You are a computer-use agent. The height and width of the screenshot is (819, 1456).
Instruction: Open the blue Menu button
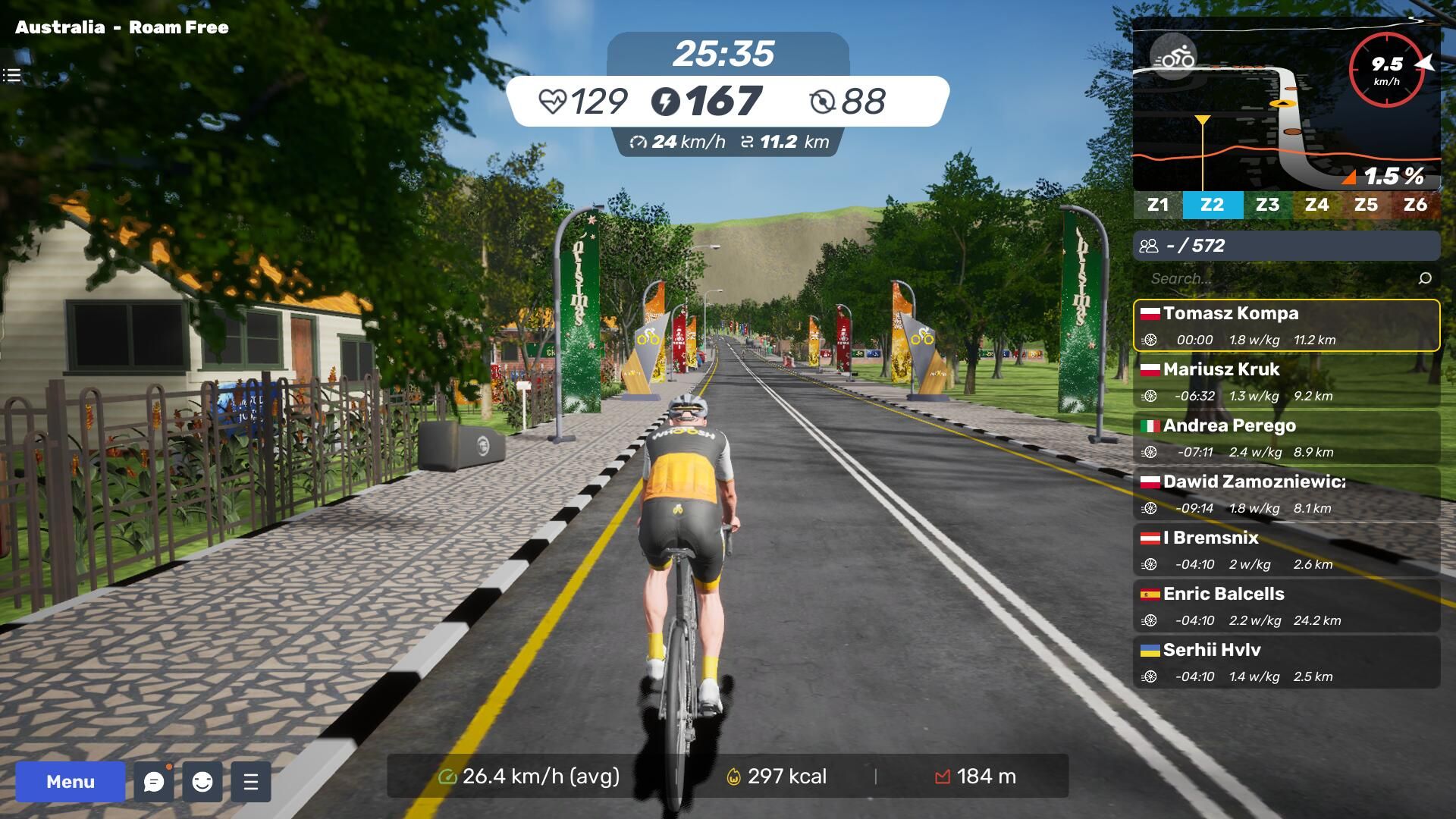point(70,782)
